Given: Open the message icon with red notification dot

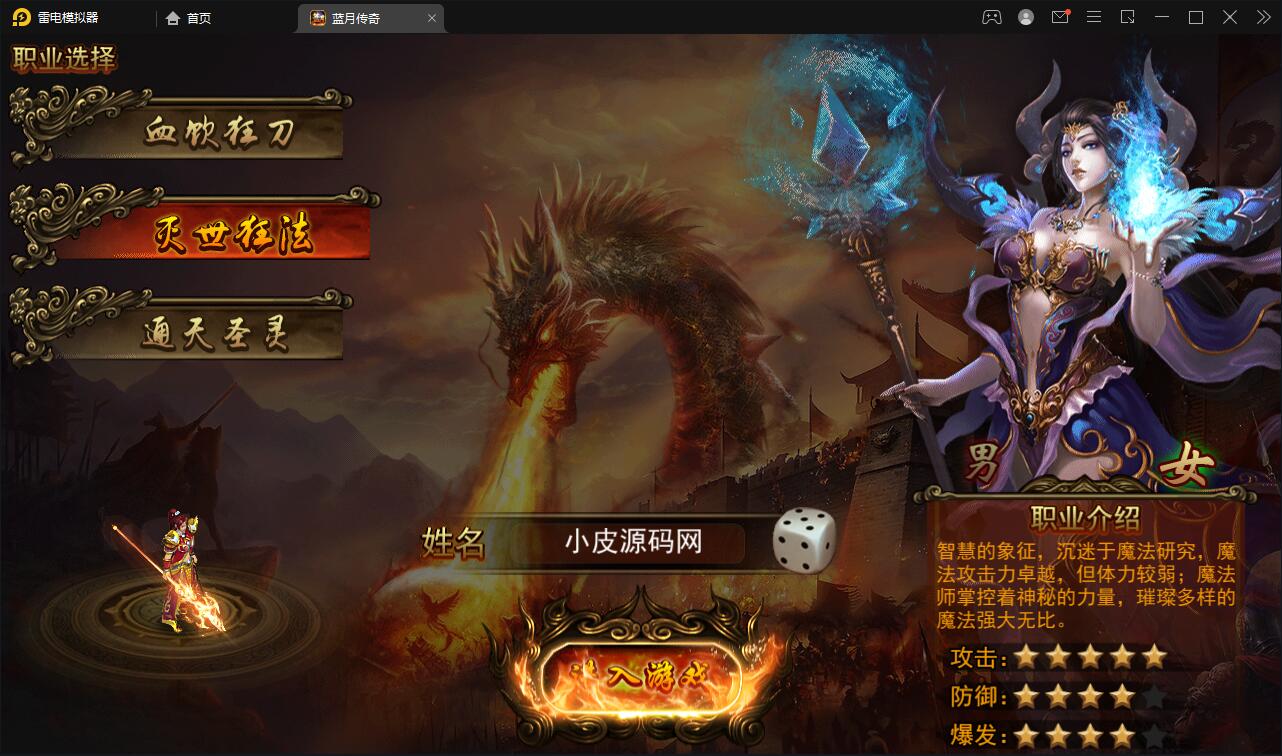Looking at the screenshot, I should (x=1060, y=17).
